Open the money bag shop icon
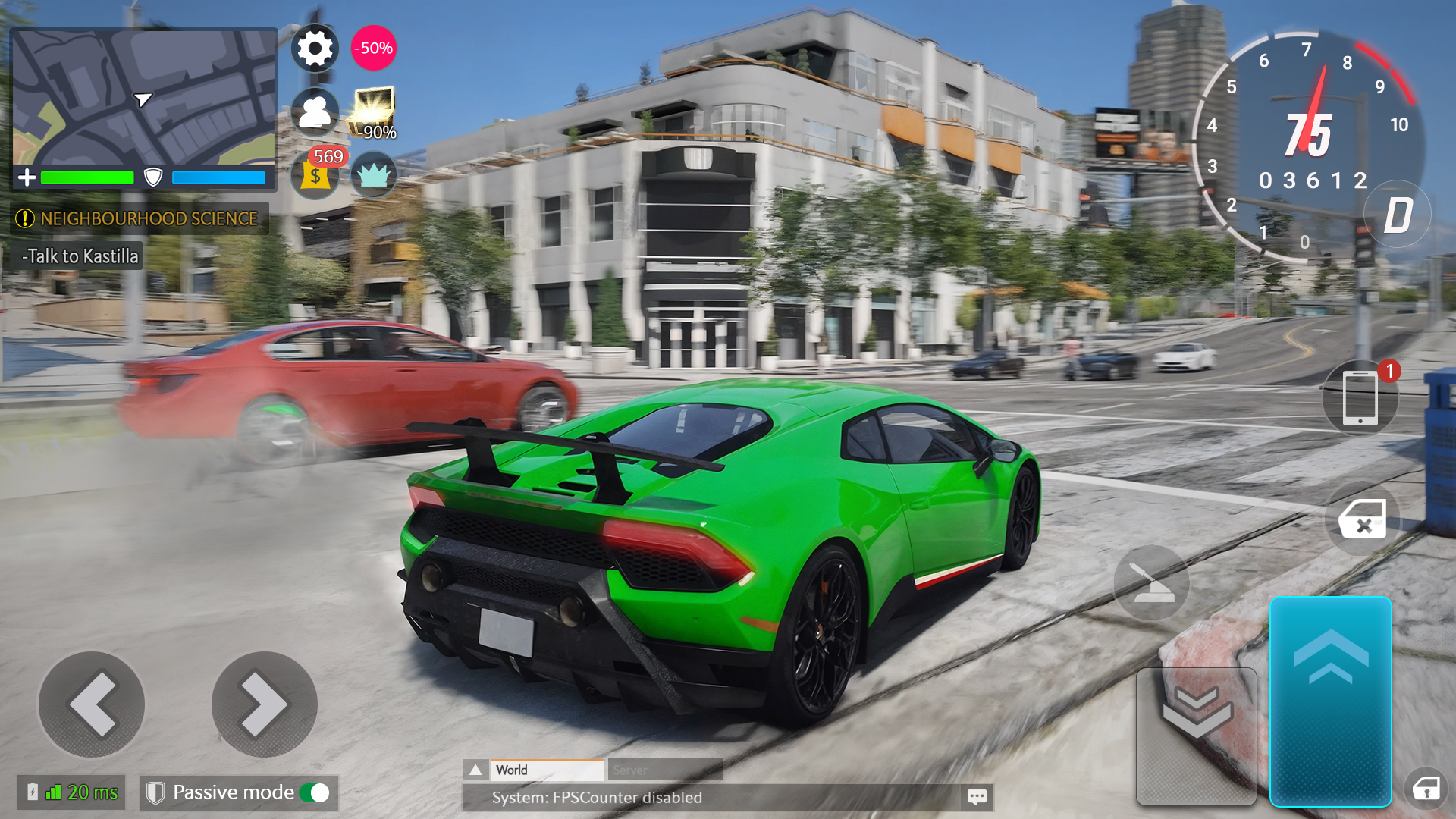Image resolution: width=1456 pixels, height=819 pixels. click(316, 174)
